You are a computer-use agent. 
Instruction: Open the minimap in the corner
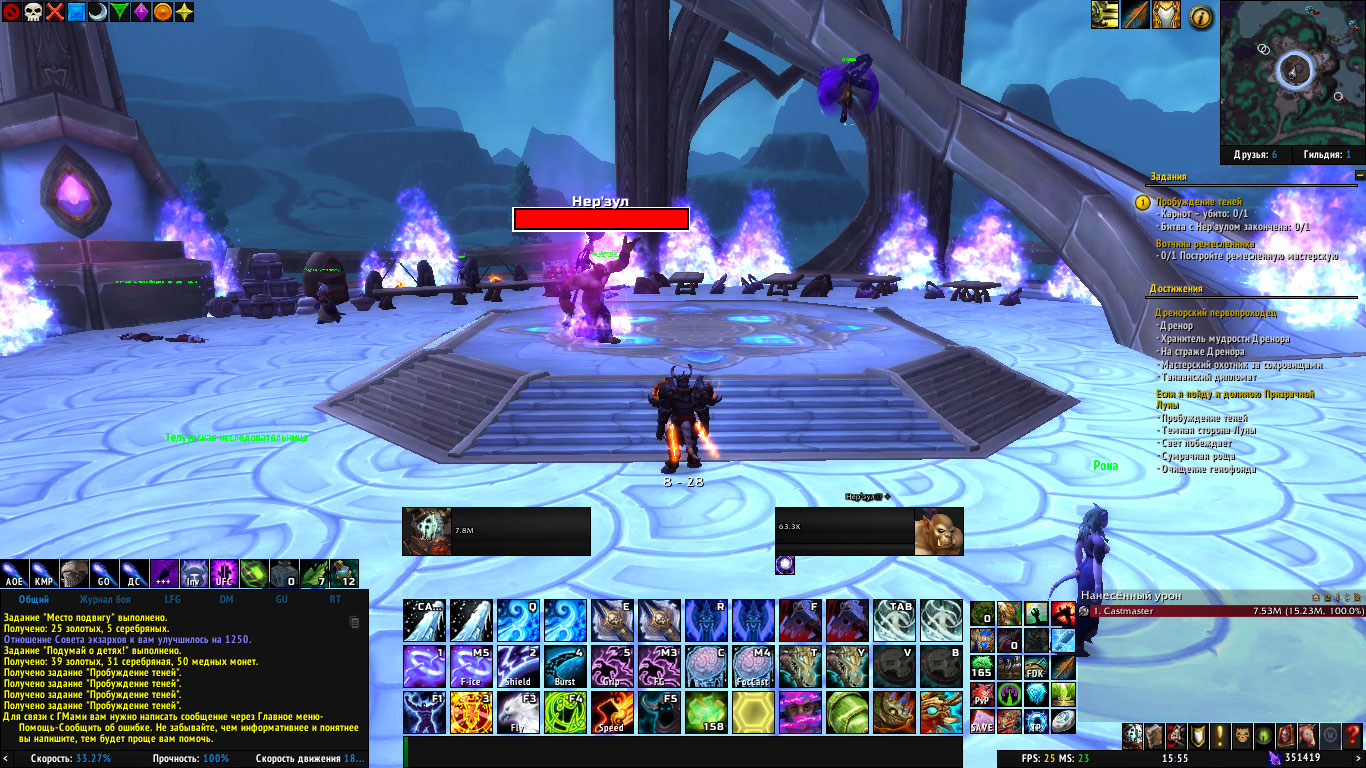[1292, 70]
